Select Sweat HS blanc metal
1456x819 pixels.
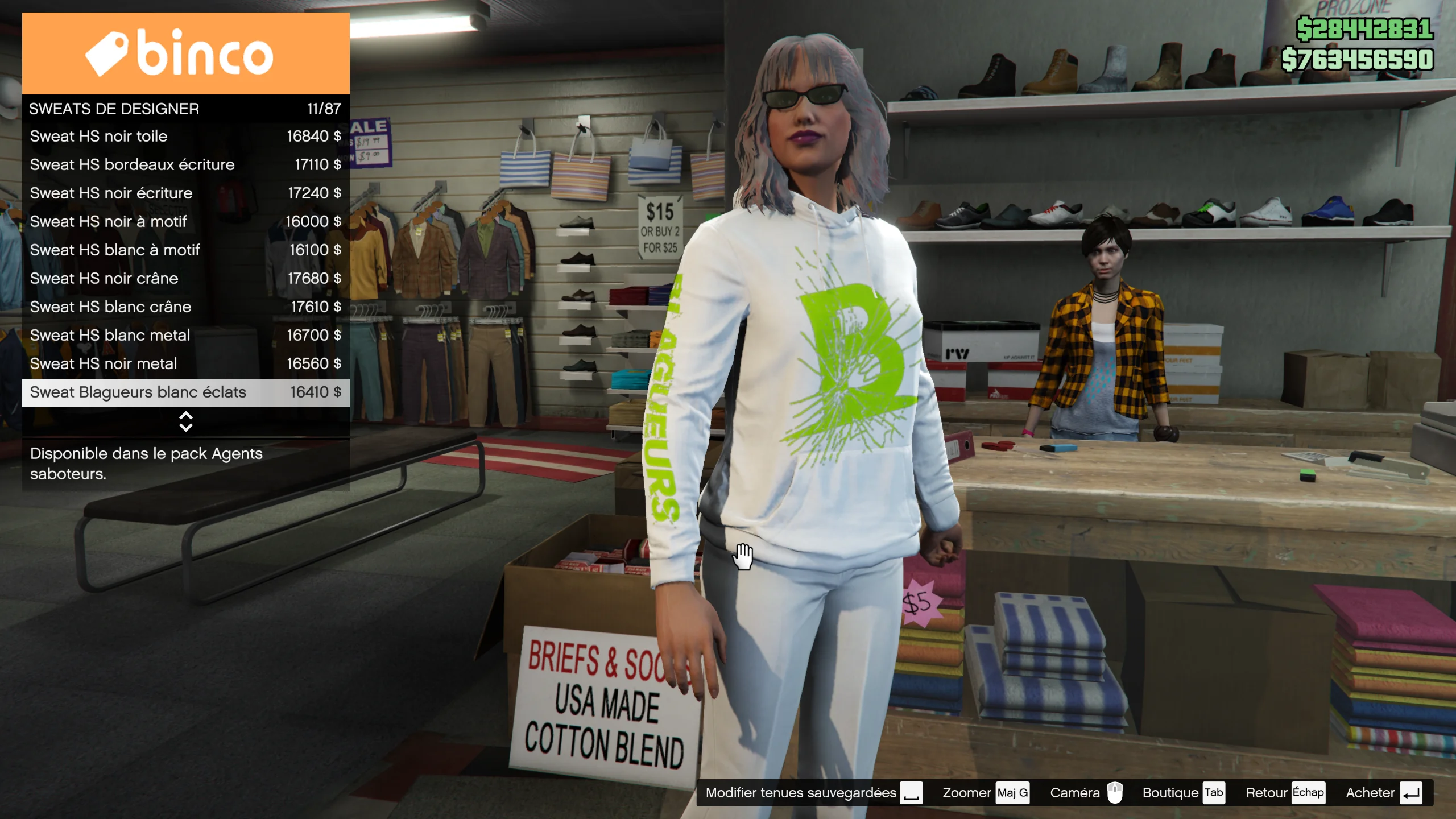tap(185, 336)
